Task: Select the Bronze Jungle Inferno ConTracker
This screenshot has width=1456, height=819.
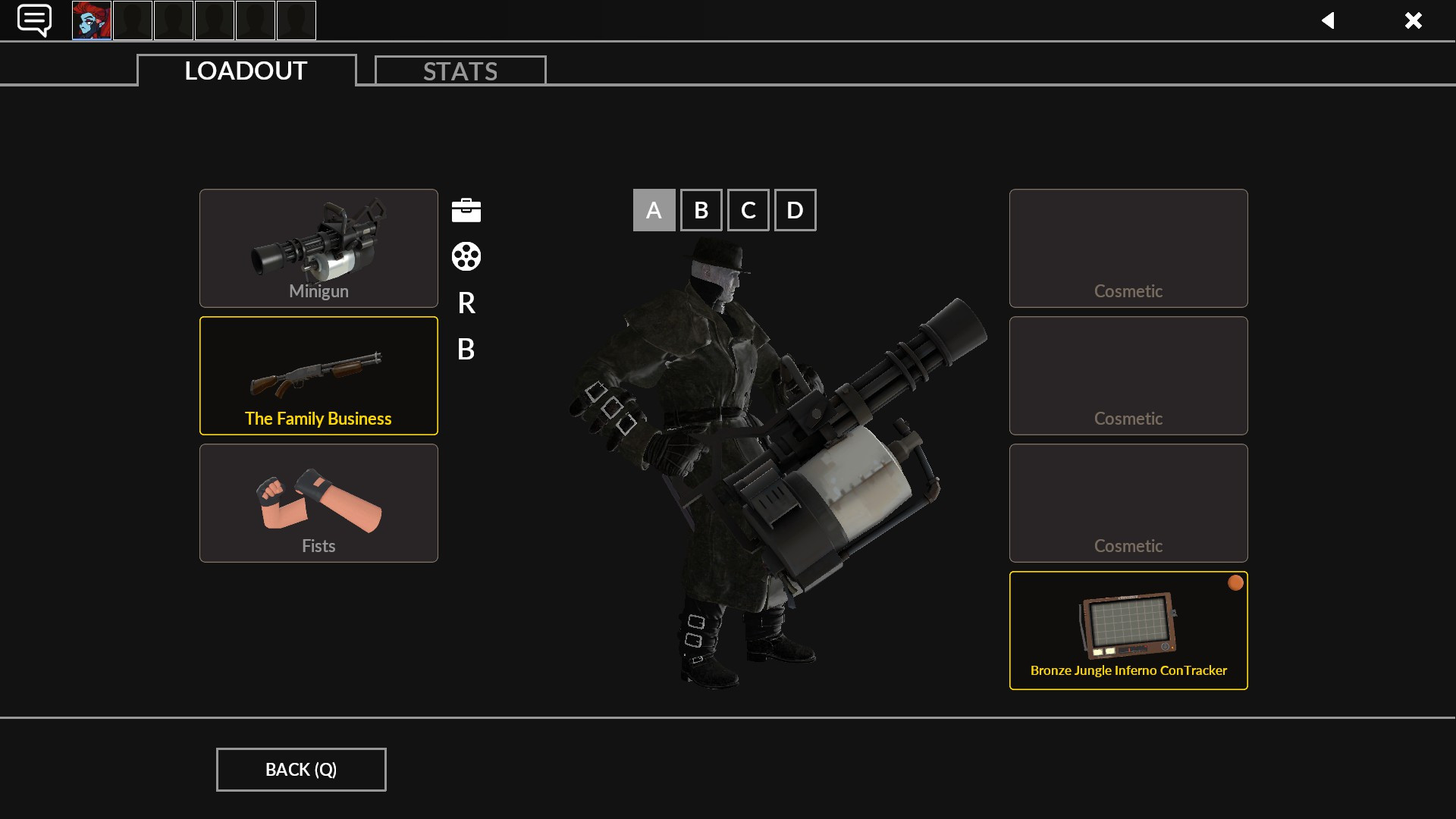Action: point(1128,630)
